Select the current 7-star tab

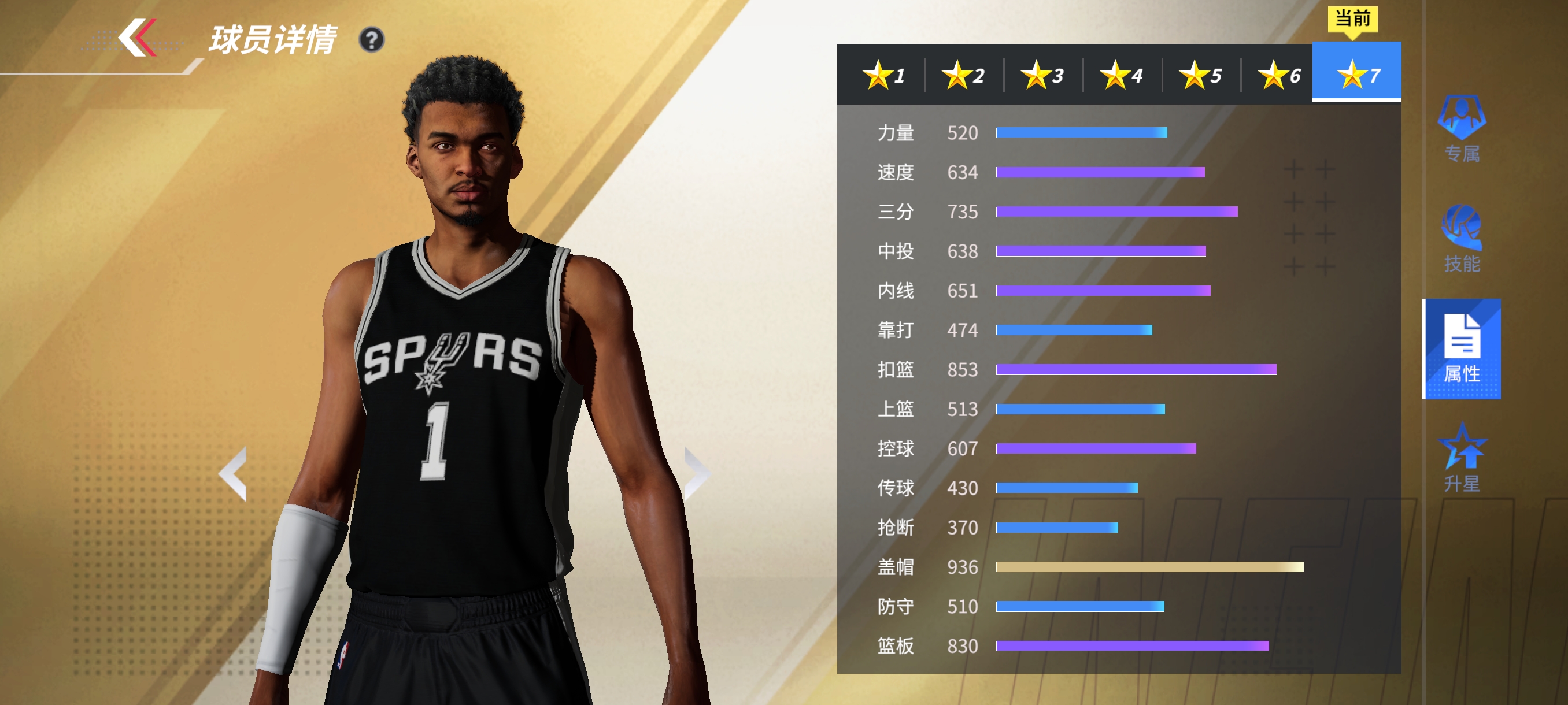click(1358, 74)
